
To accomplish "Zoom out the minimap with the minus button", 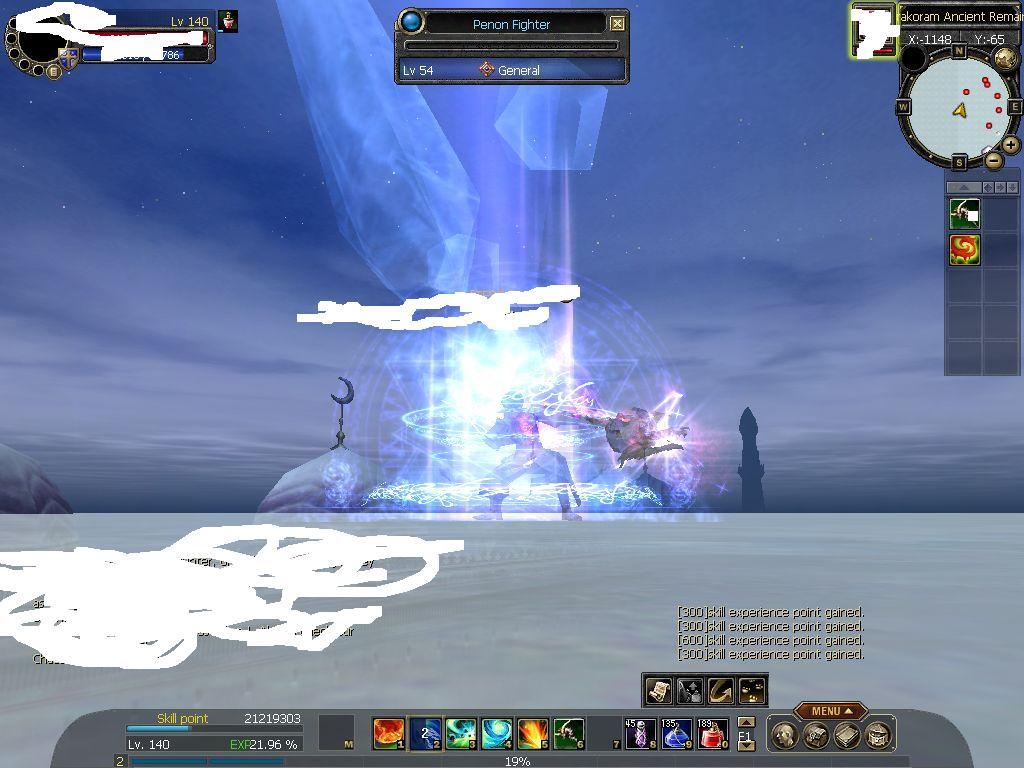I will coord(993,161).
